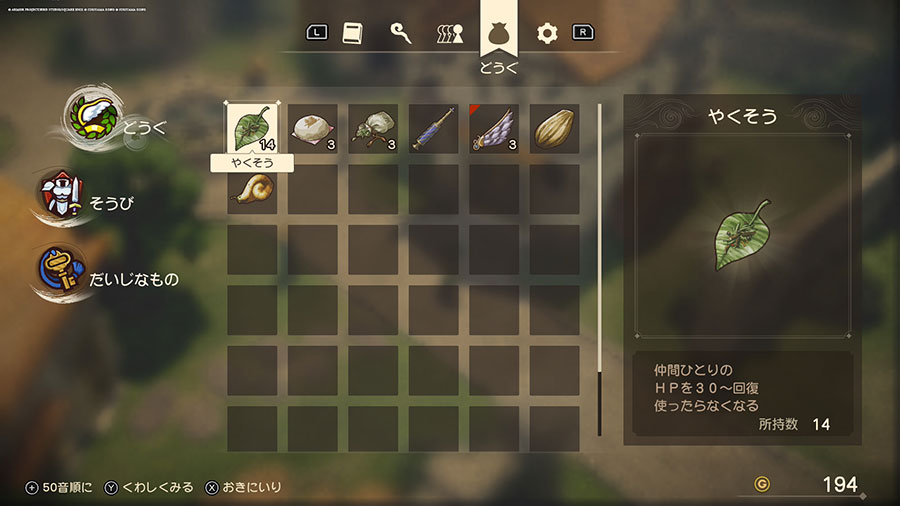The image size is (900, 506).
Task: Switch to the party lineup tab
Action: [x=450, y=34]
